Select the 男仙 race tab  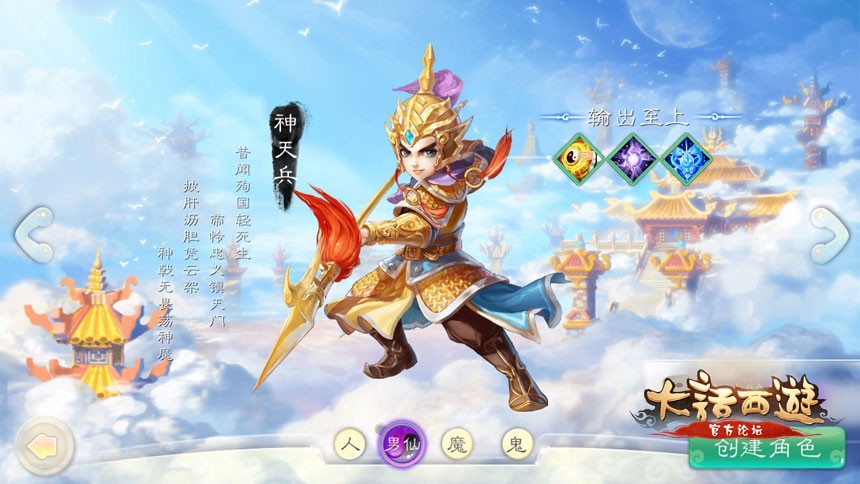point(402,443)
